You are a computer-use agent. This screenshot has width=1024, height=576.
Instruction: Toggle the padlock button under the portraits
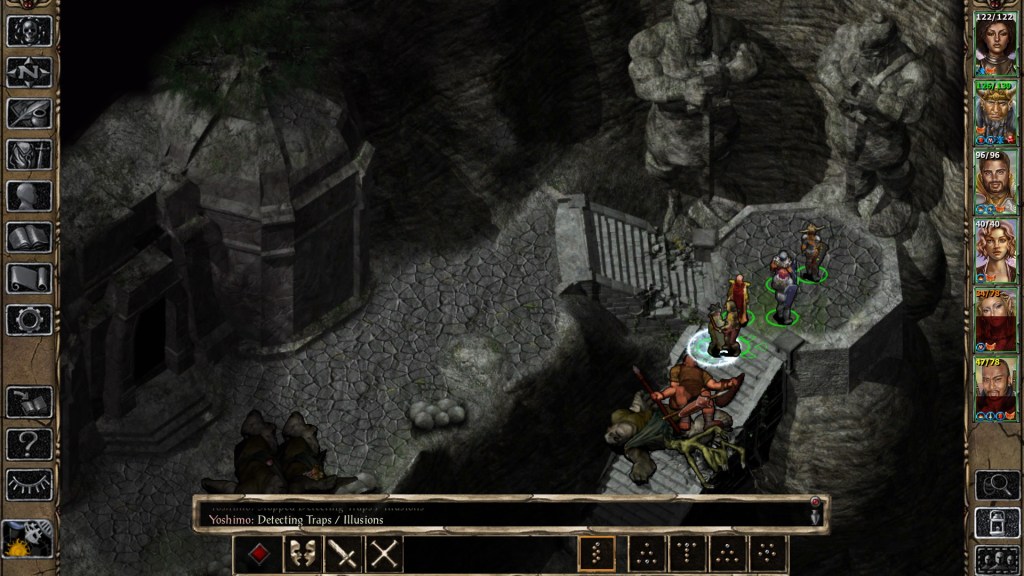(996, 523)
